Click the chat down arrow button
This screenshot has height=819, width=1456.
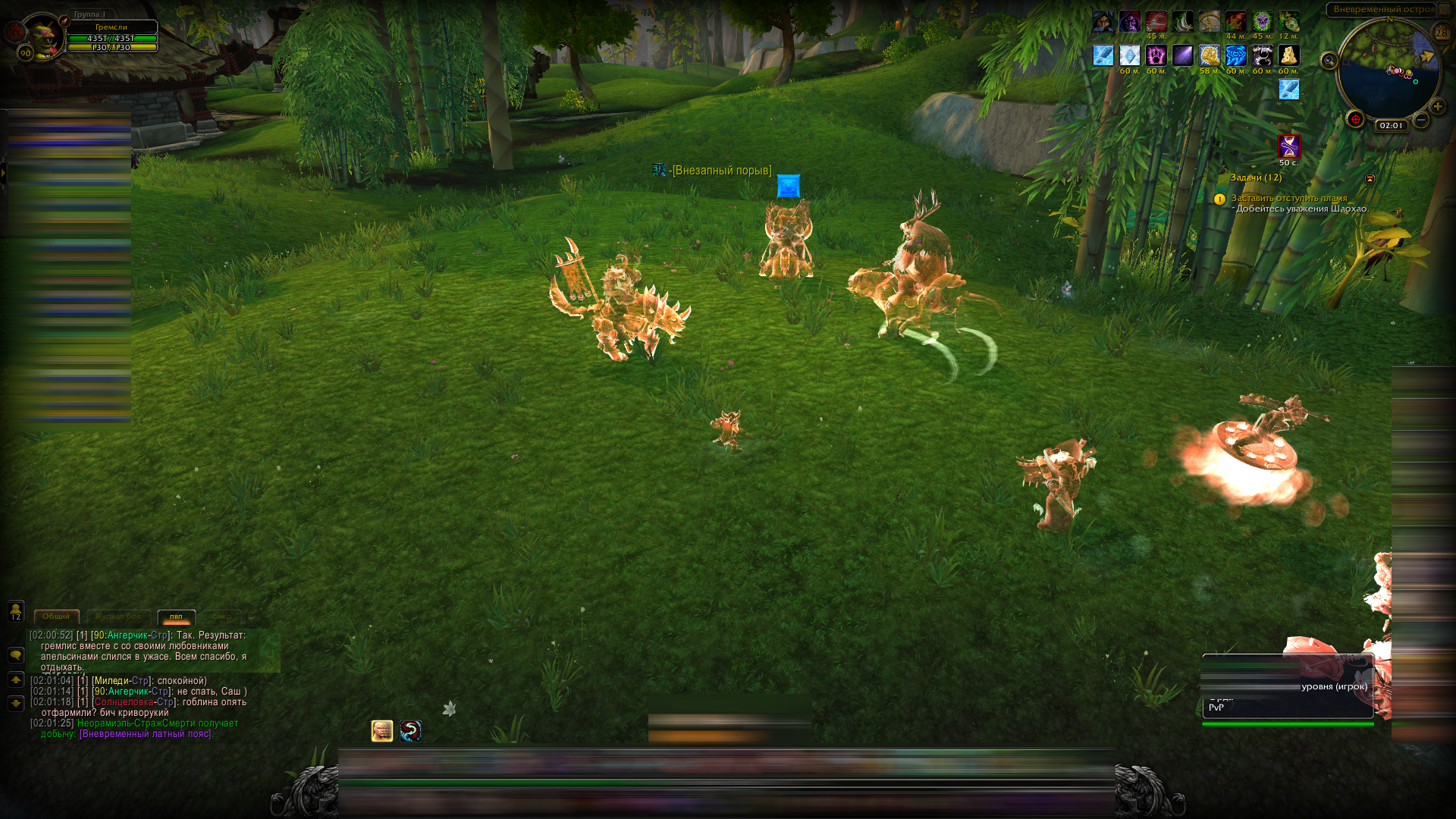coord(16,704)
